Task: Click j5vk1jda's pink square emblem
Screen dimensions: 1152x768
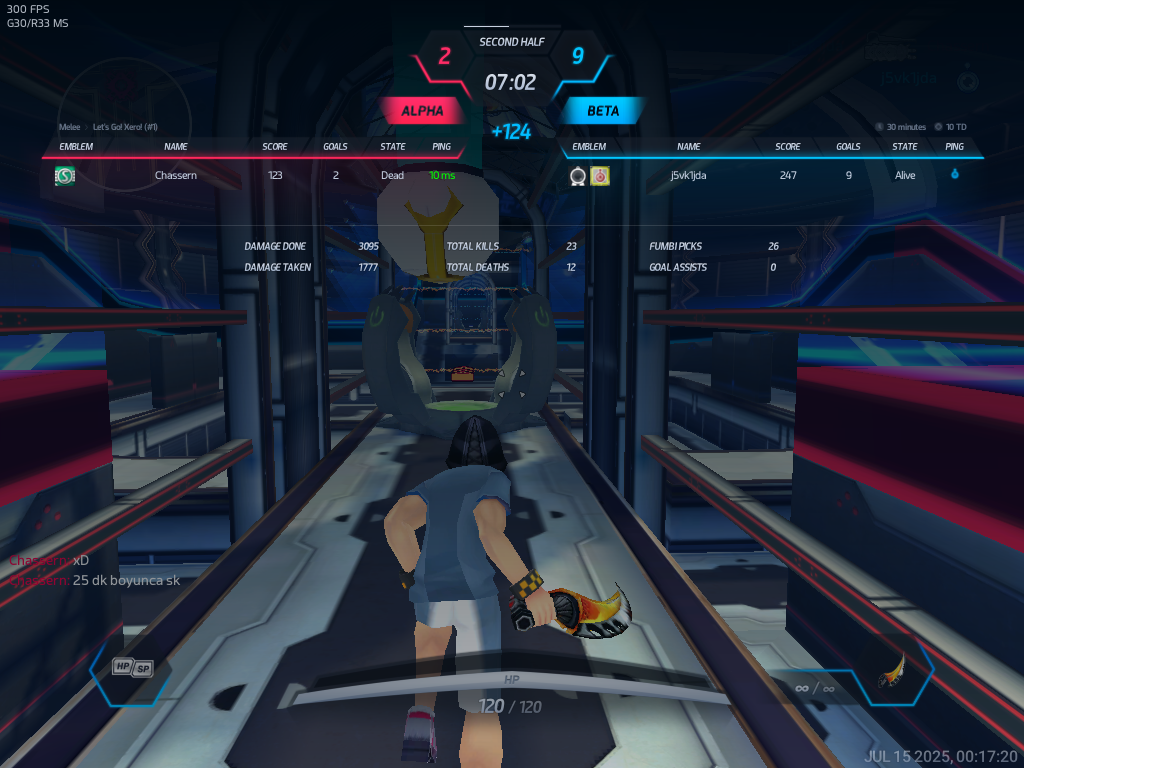Action: tap(600, 176)
